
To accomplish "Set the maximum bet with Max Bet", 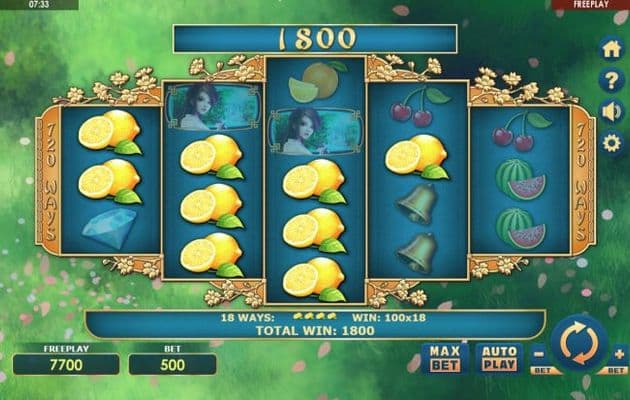I will 445,357.
